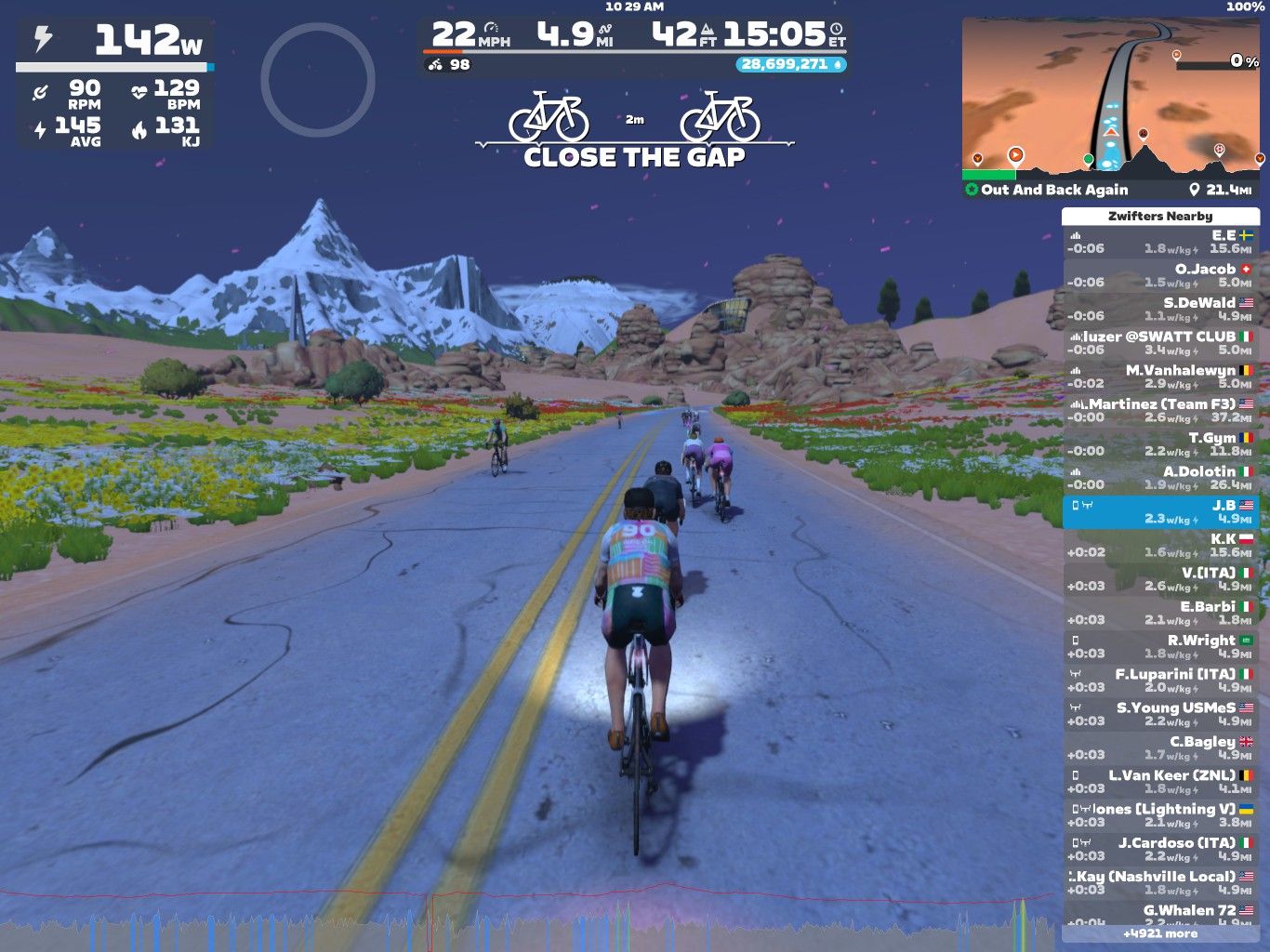Select T.Gym from nearby Zwifters
Screen dimensions: 1270x952
(1160, 444)
